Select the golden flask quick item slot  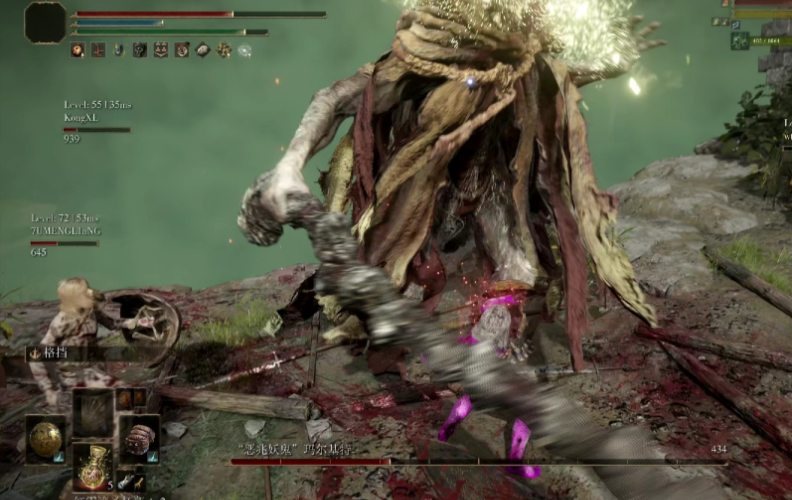click(x=92, y=465)
